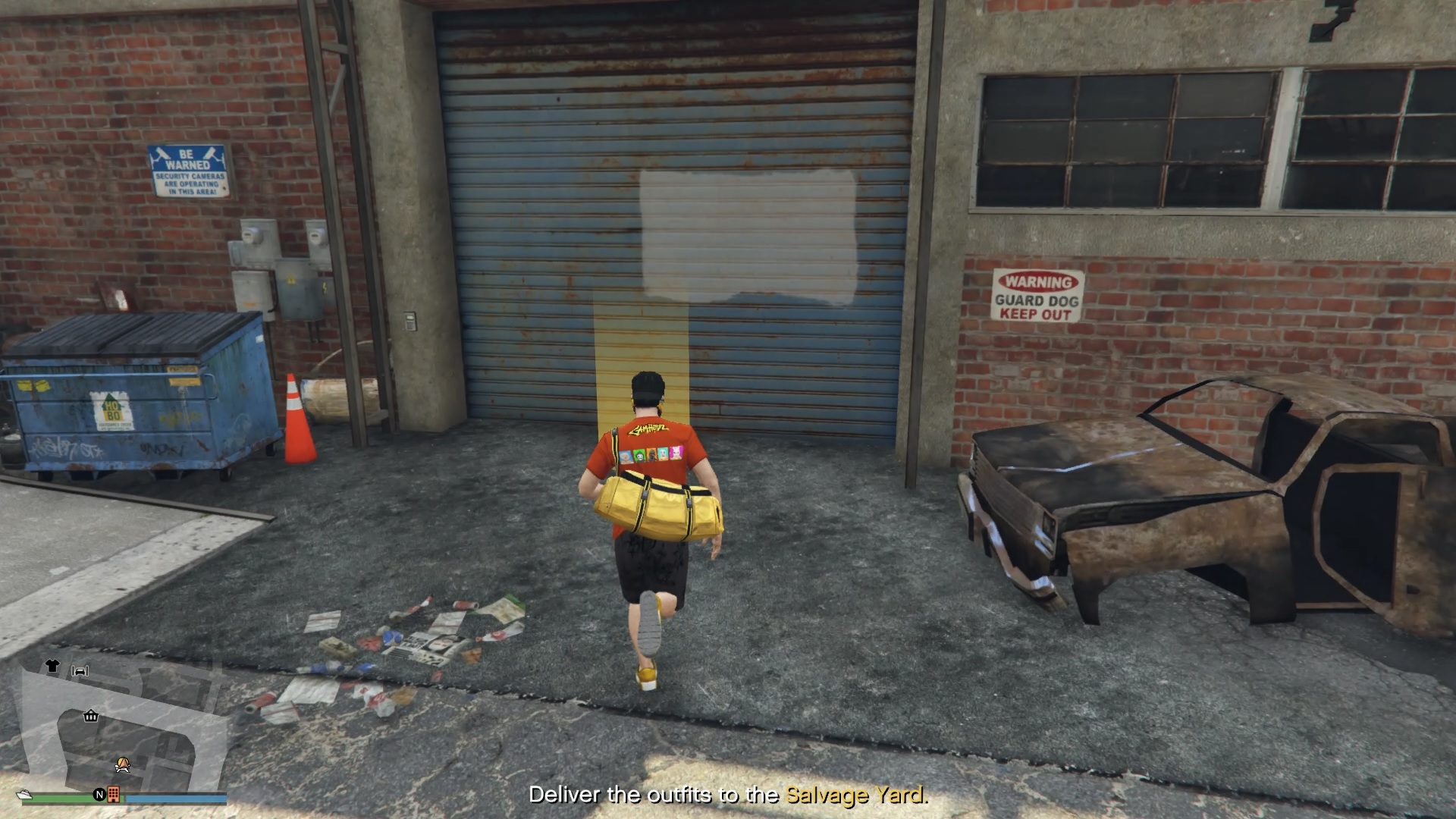Select the orange player arrow on the minimap
Viewport: 1456px width, 819px height.
(x=123, y=765)
